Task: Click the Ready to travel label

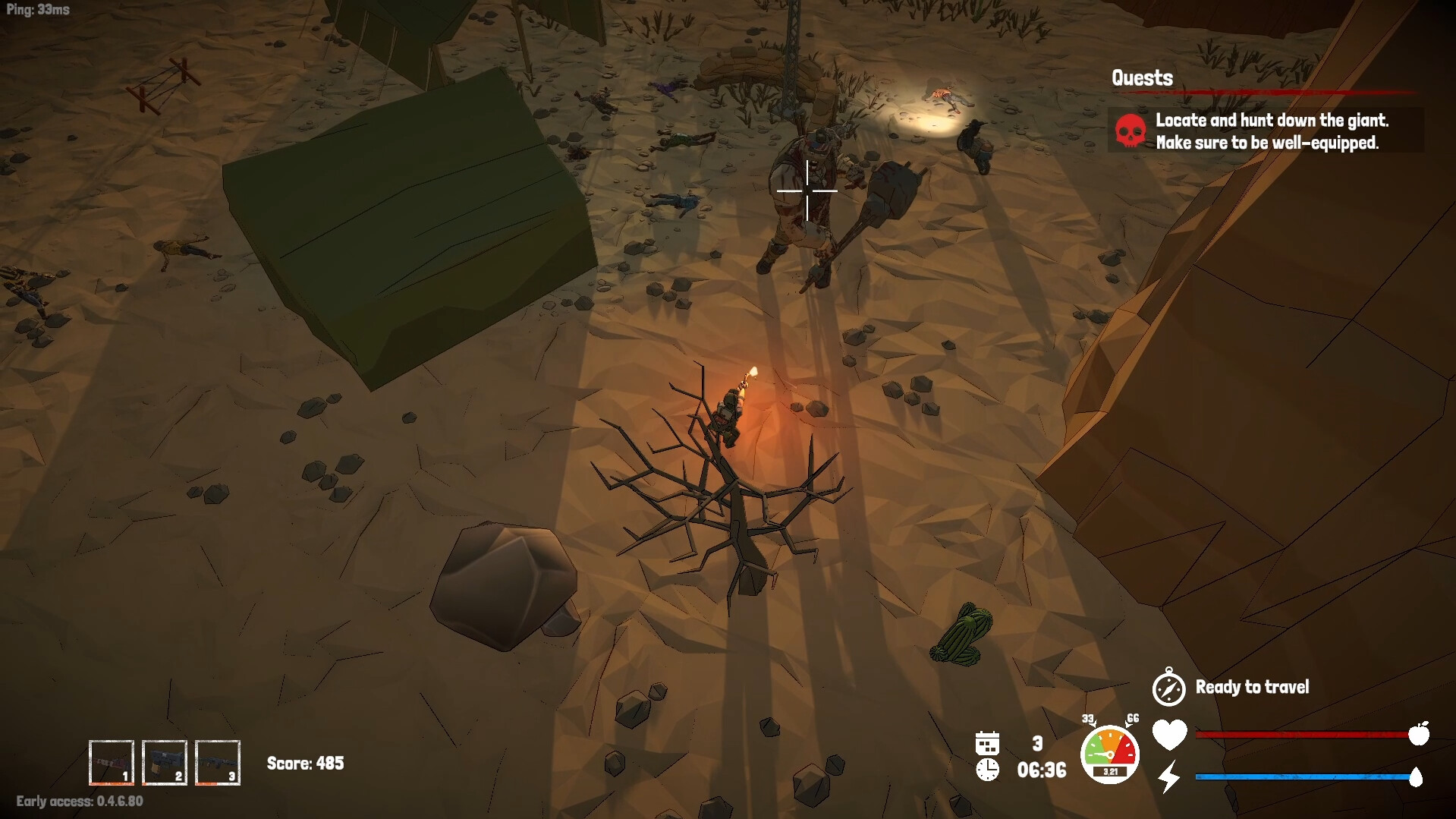Action: pos(1253,688)
